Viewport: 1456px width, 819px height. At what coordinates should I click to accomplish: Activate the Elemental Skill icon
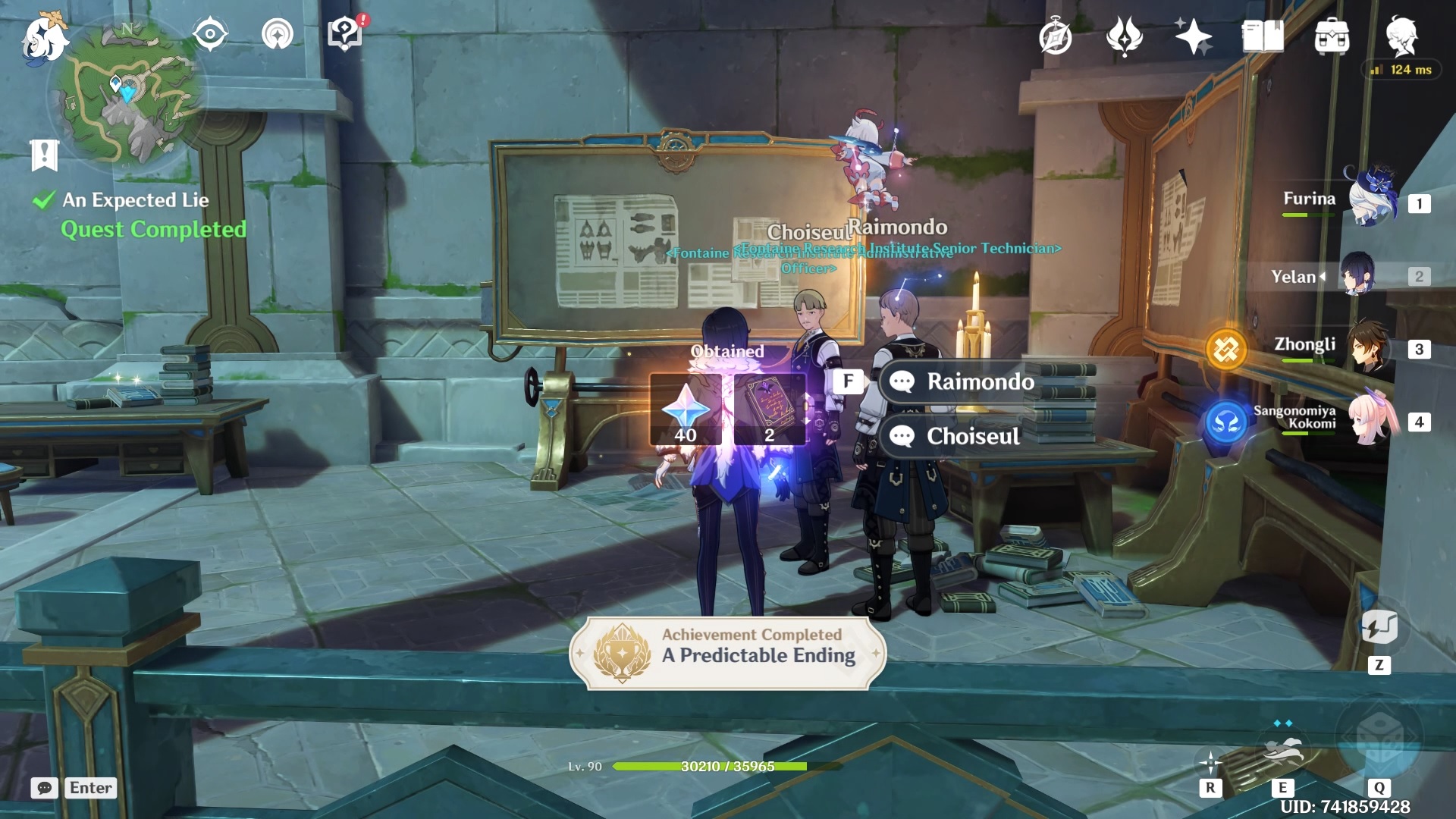point(1282,751)
